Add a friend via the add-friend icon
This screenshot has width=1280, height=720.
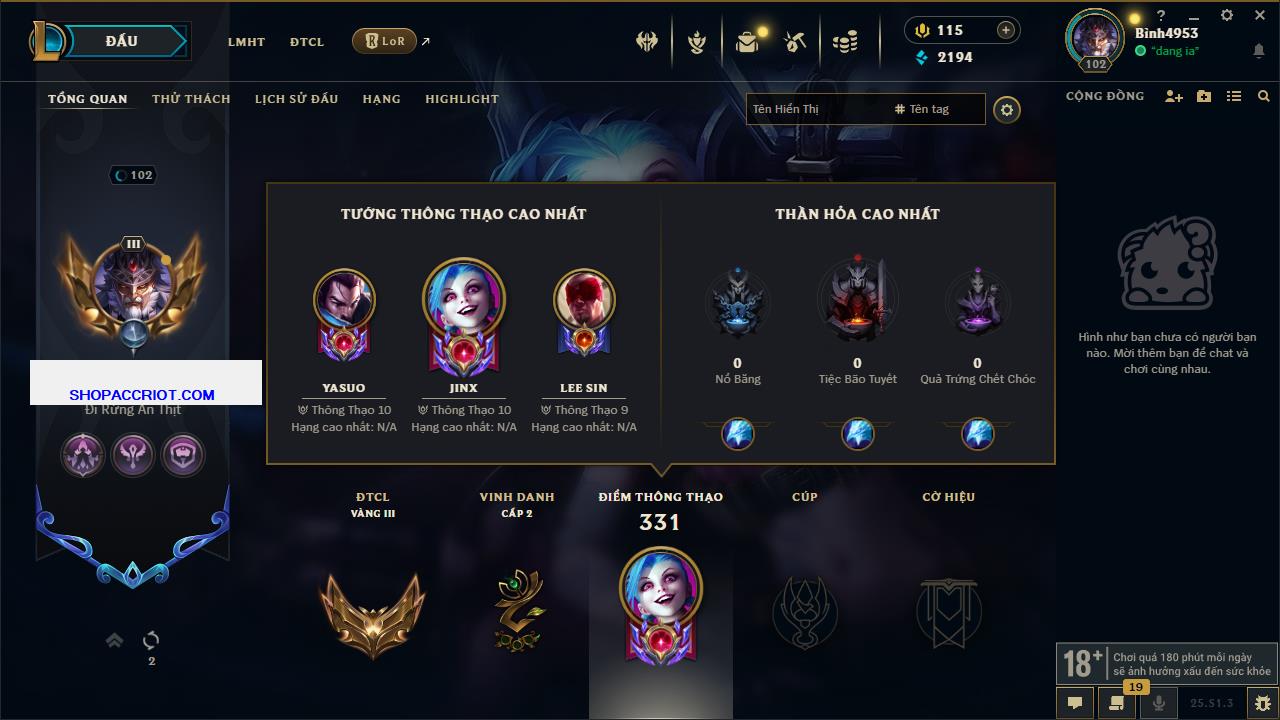click(1174, 96)
